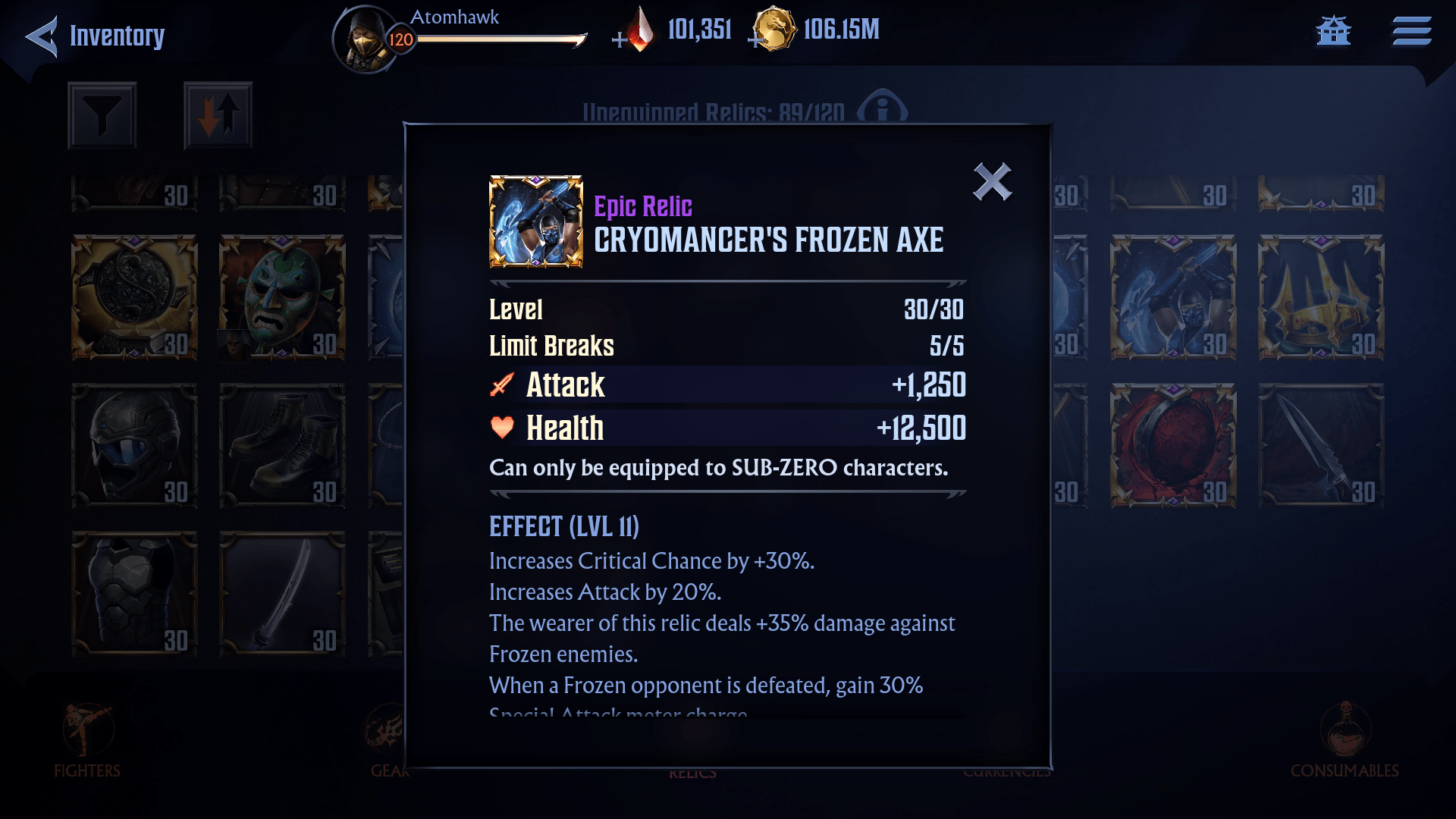
Task: Select the dark helmet with blue visor
Action: tap(134, 445)
